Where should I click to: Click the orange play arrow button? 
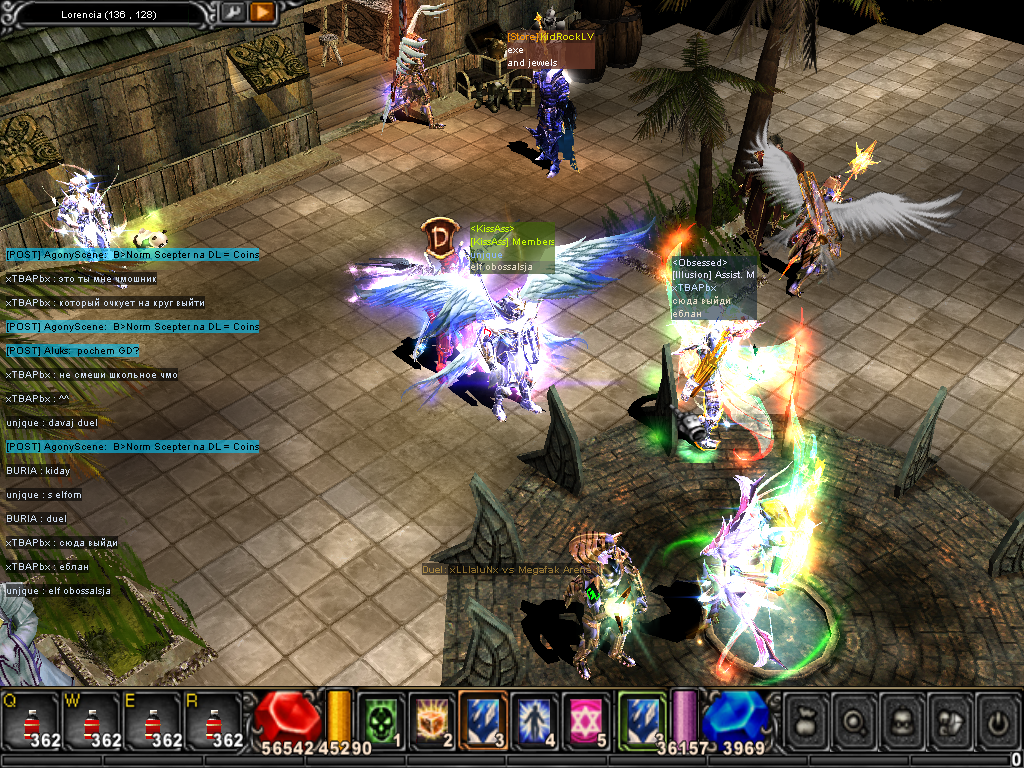[x=262, y=12]
